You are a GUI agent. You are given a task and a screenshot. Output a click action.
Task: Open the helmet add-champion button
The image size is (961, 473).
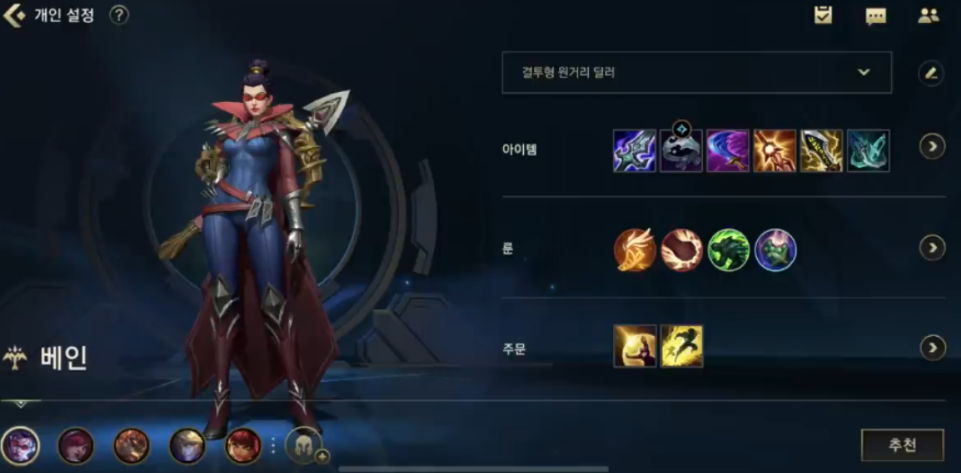(x=304, y=445)
